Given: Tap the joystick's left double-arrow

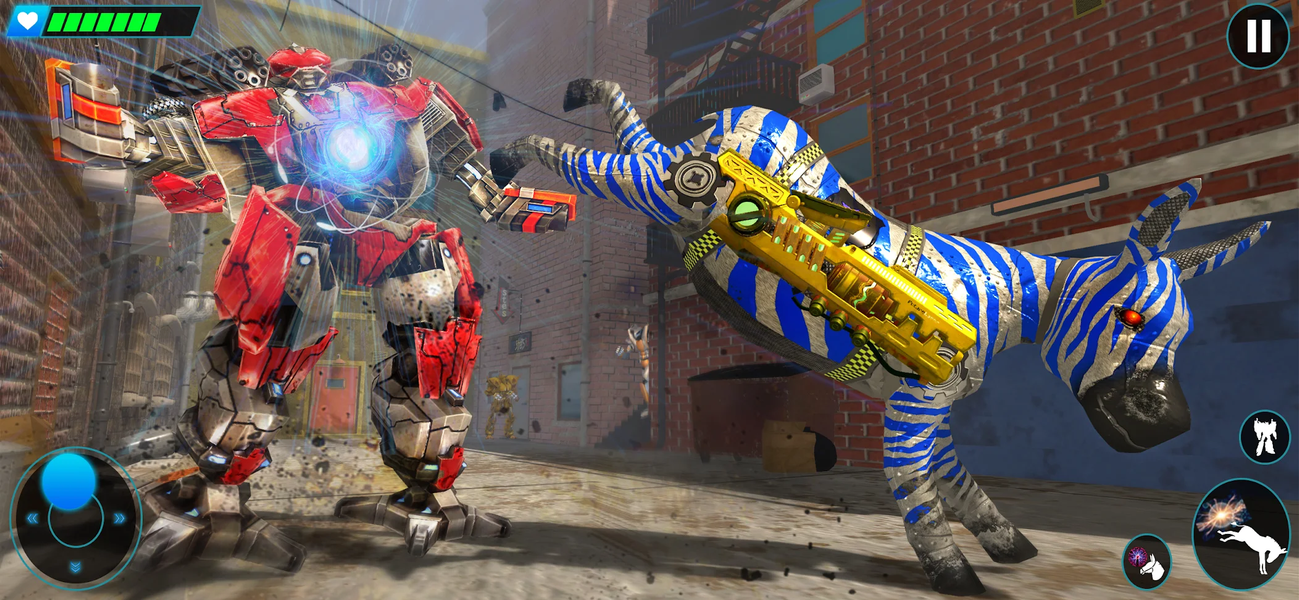Looking at the screenshot, I should coord(32,518).
